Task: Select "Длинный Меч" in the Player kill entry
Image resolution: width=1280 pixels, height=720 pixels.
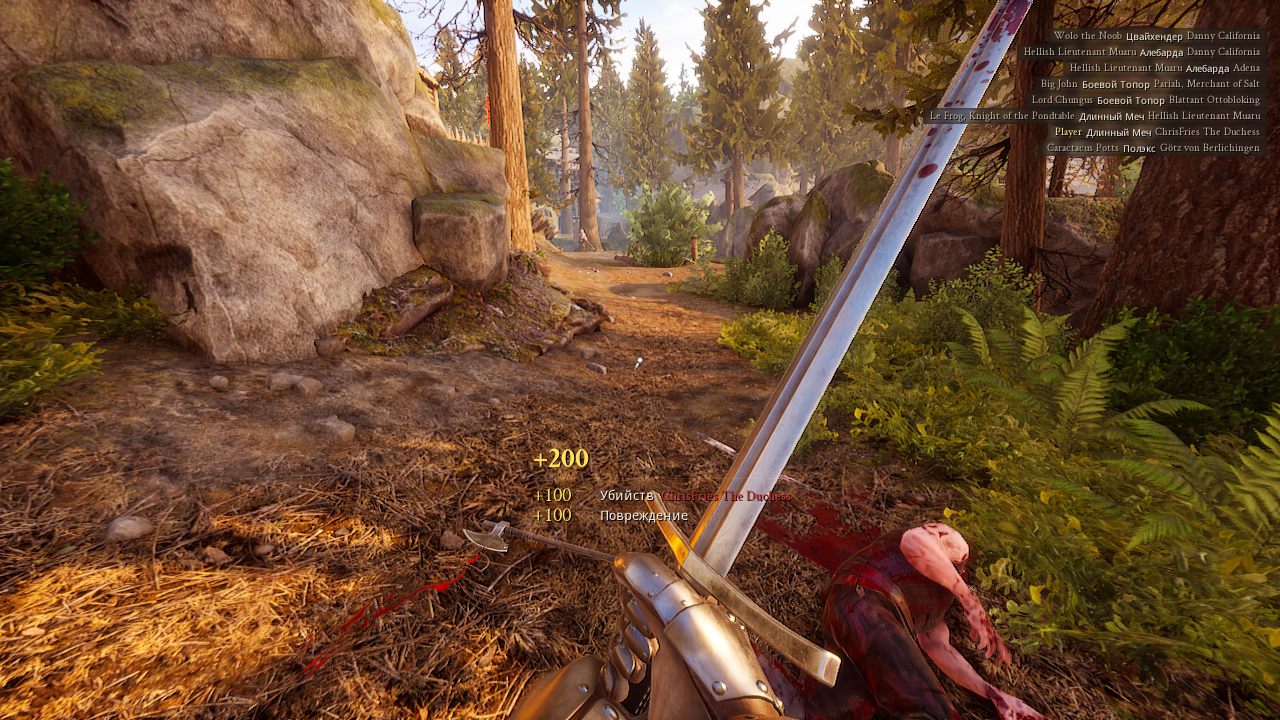Action: point(1118,132)
